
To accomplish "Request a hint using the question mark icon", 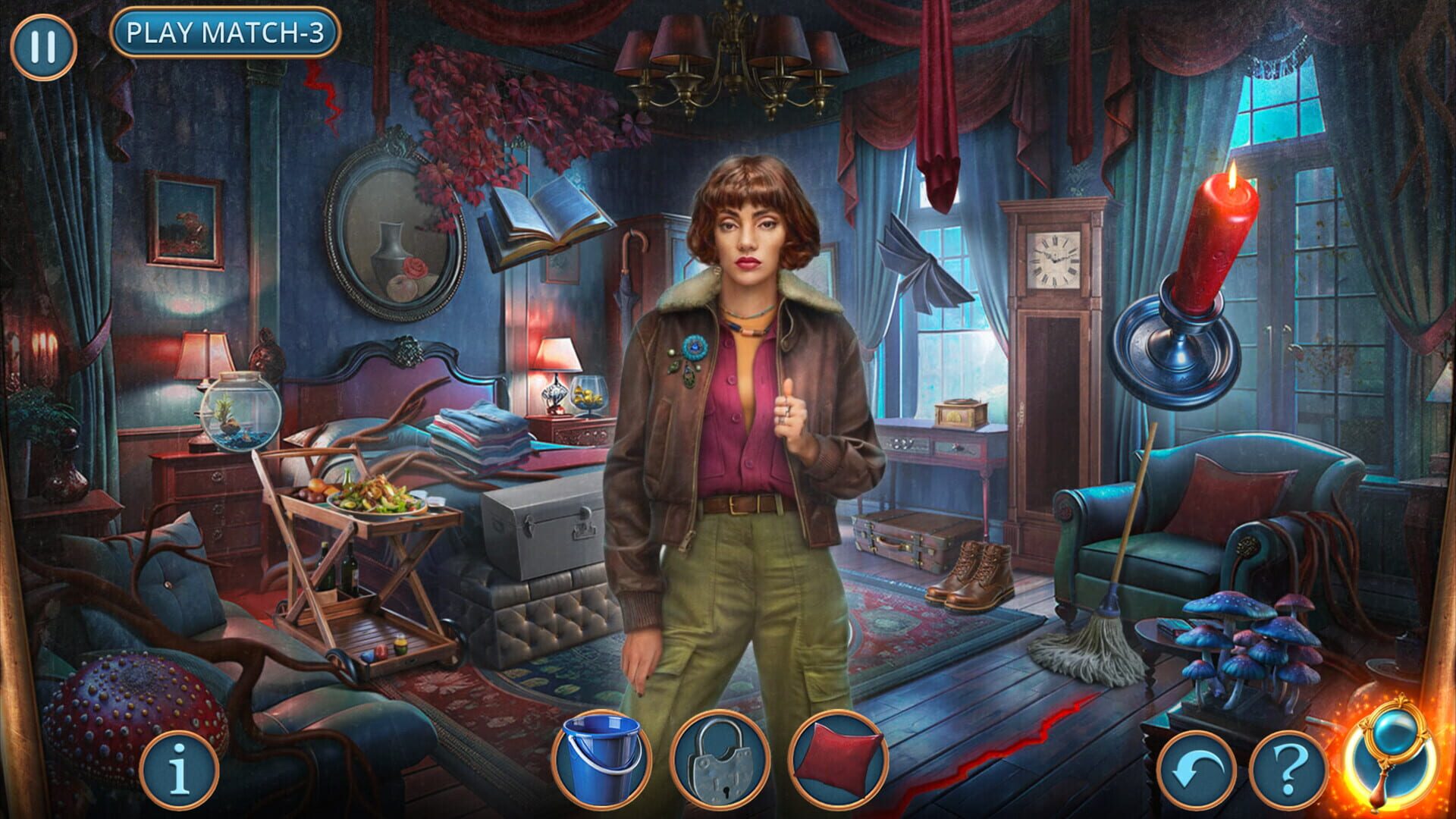I will 1291,768.
